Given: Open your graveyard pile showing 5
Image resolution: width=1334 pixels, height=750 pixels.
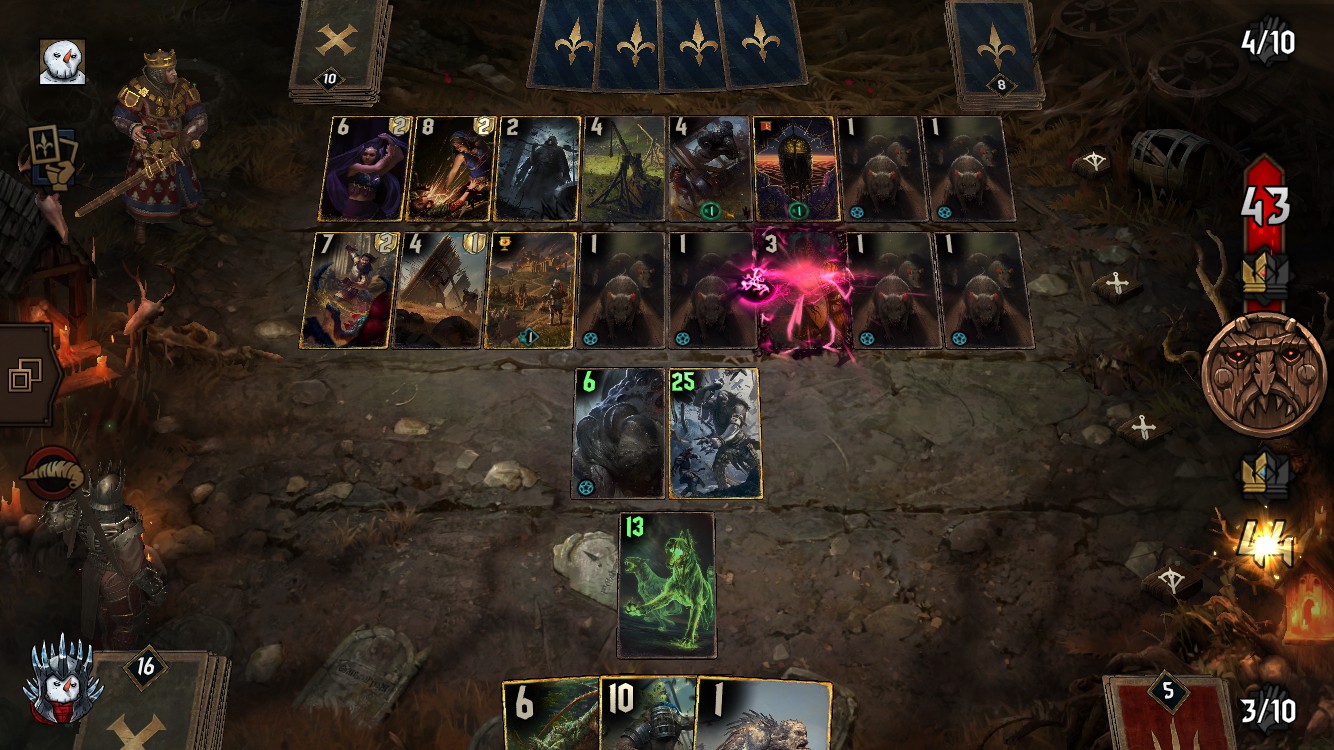Looking at the screenshot, I should [x=1167, y=712].
